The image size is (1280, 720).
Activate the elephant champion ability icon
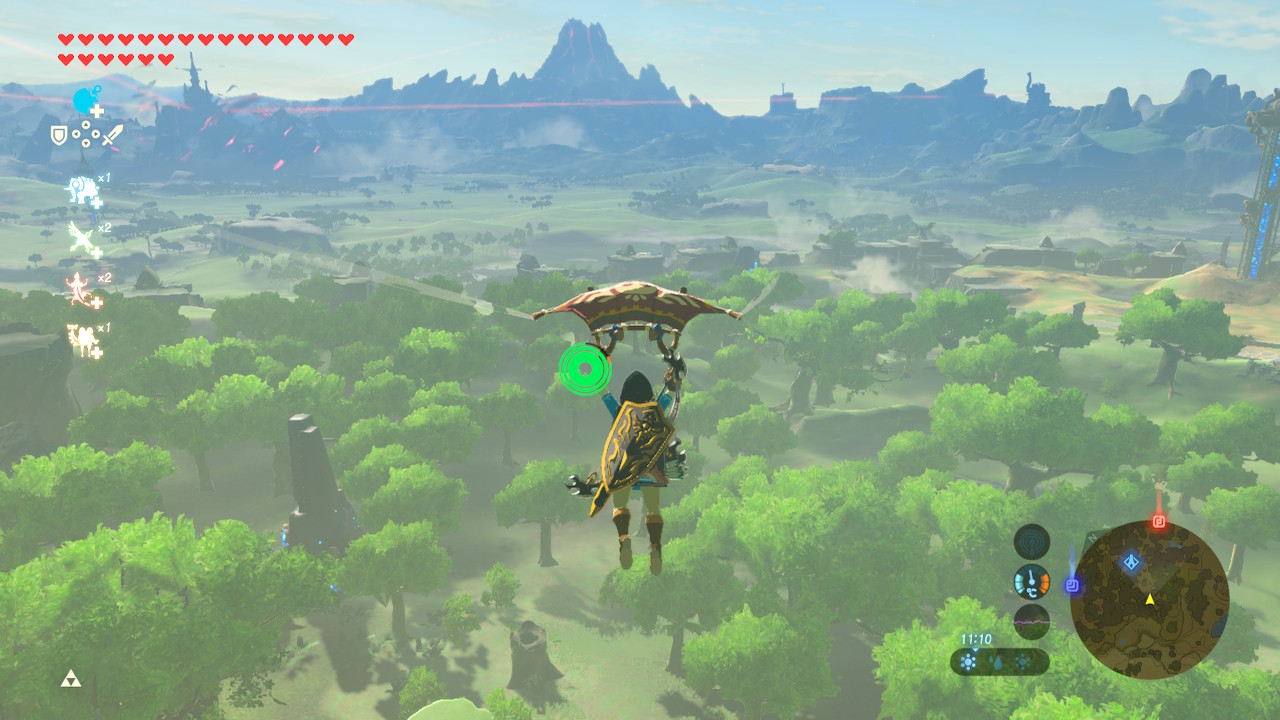pos(82,188)
